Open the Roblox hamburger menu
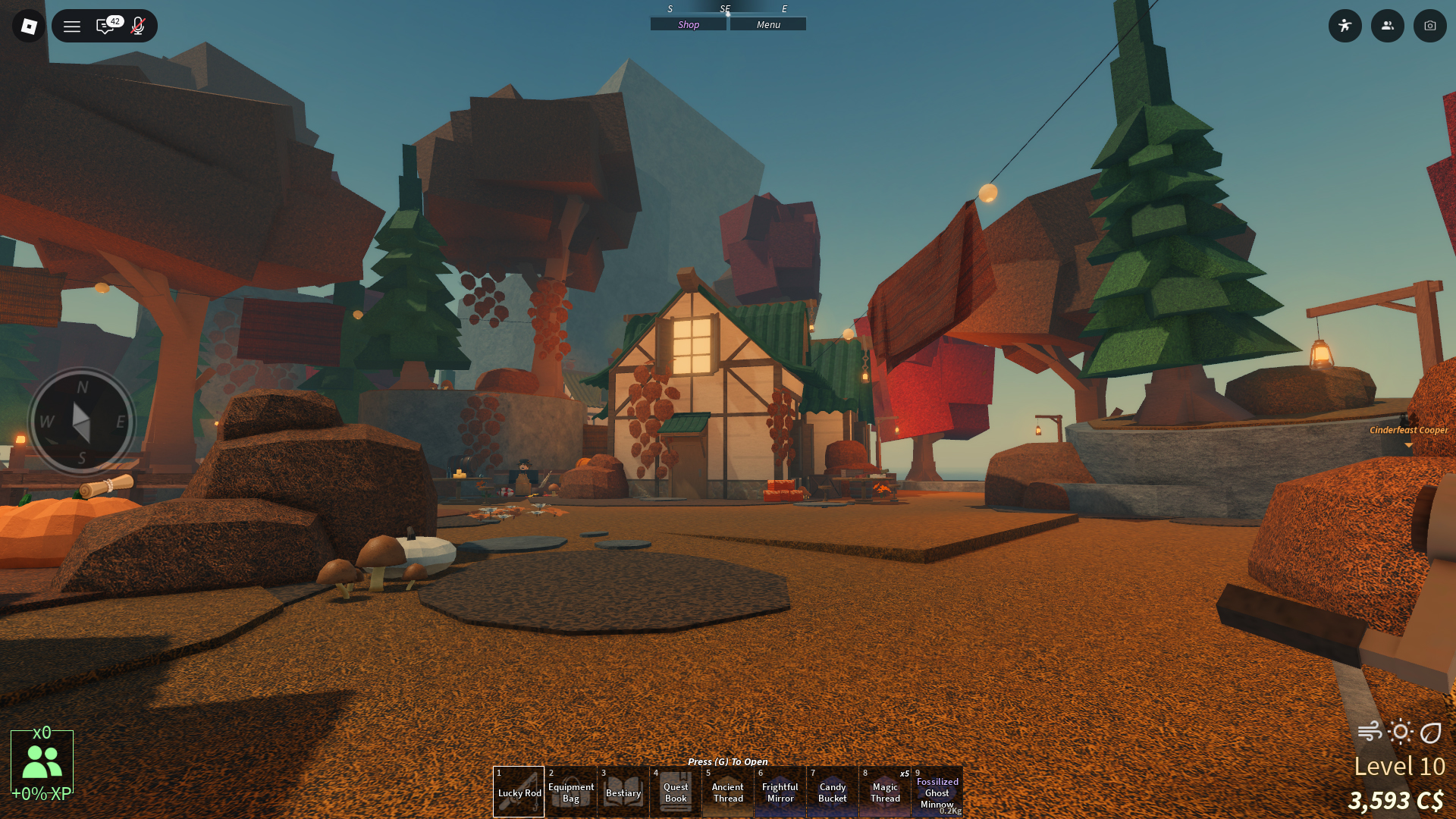Viewport: 1456px width, 819px height. (71, 26)
